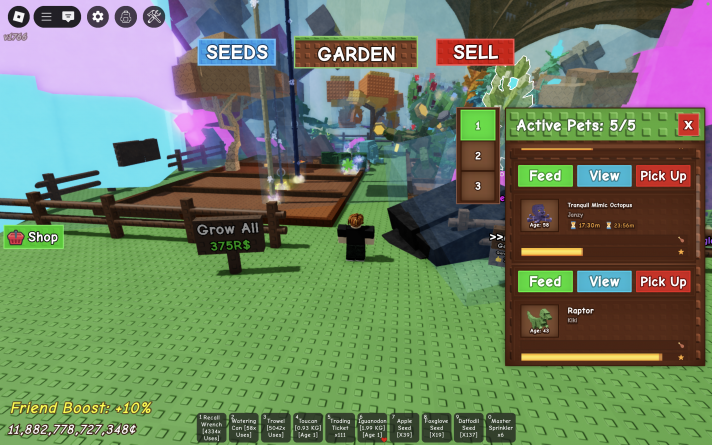Equip the Master Sprinkler hotbar slot

point(501,427)
